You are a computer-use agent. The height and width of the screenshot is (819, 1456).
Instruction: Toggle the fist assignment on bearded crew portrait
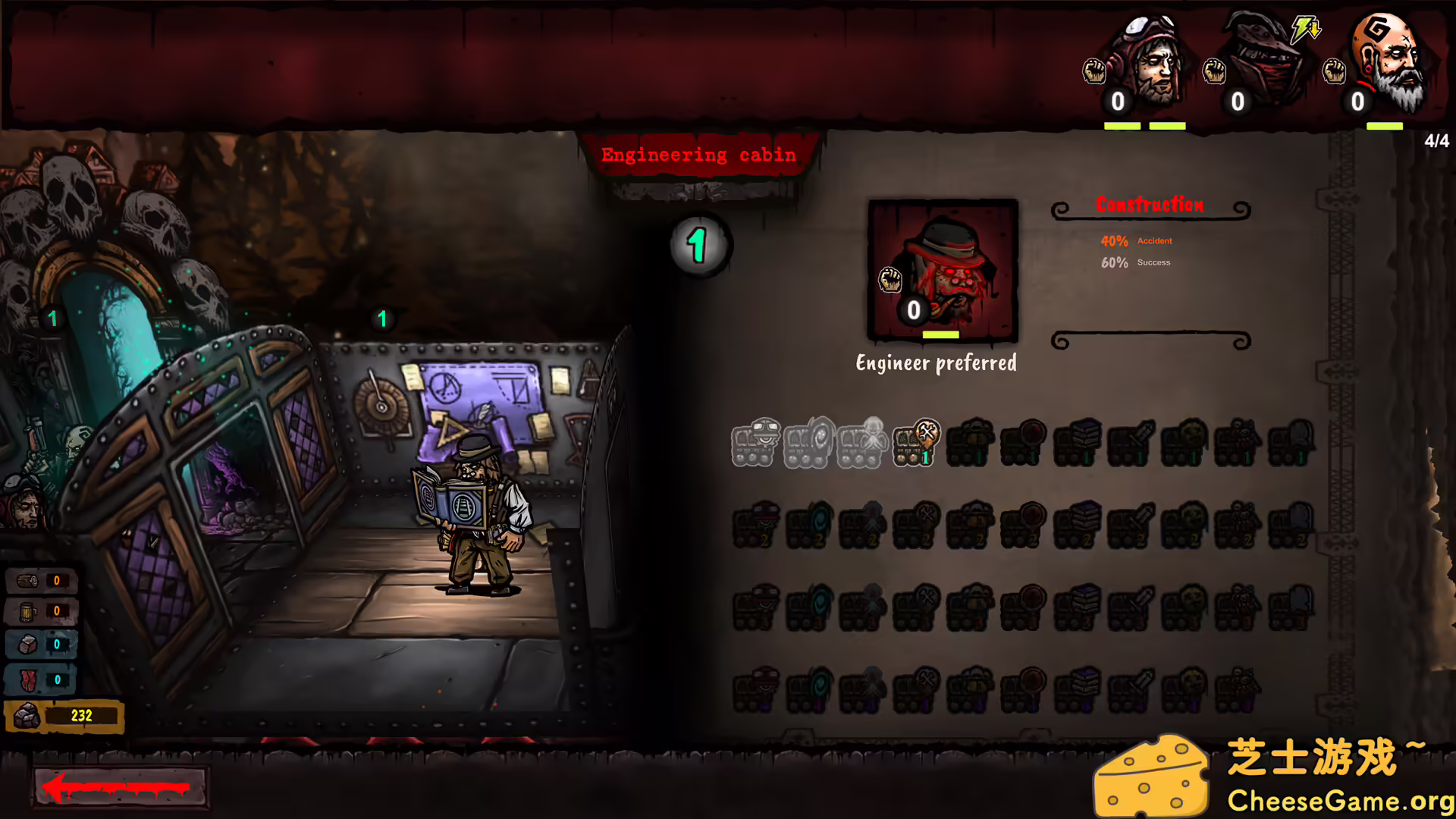[1335, 72]
